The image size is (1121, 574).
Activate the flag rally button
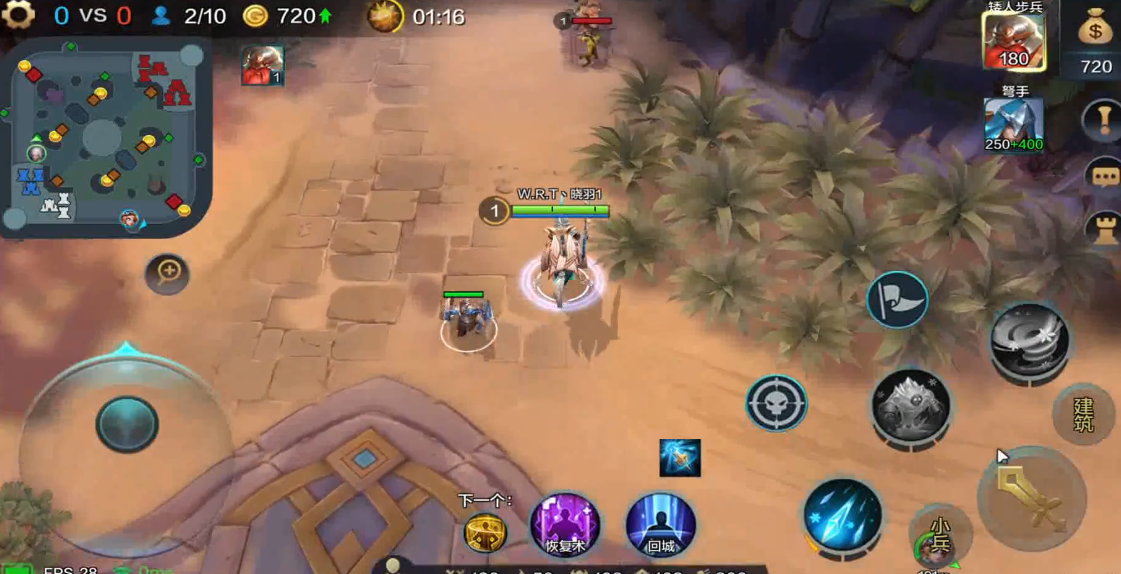(897, 300)
